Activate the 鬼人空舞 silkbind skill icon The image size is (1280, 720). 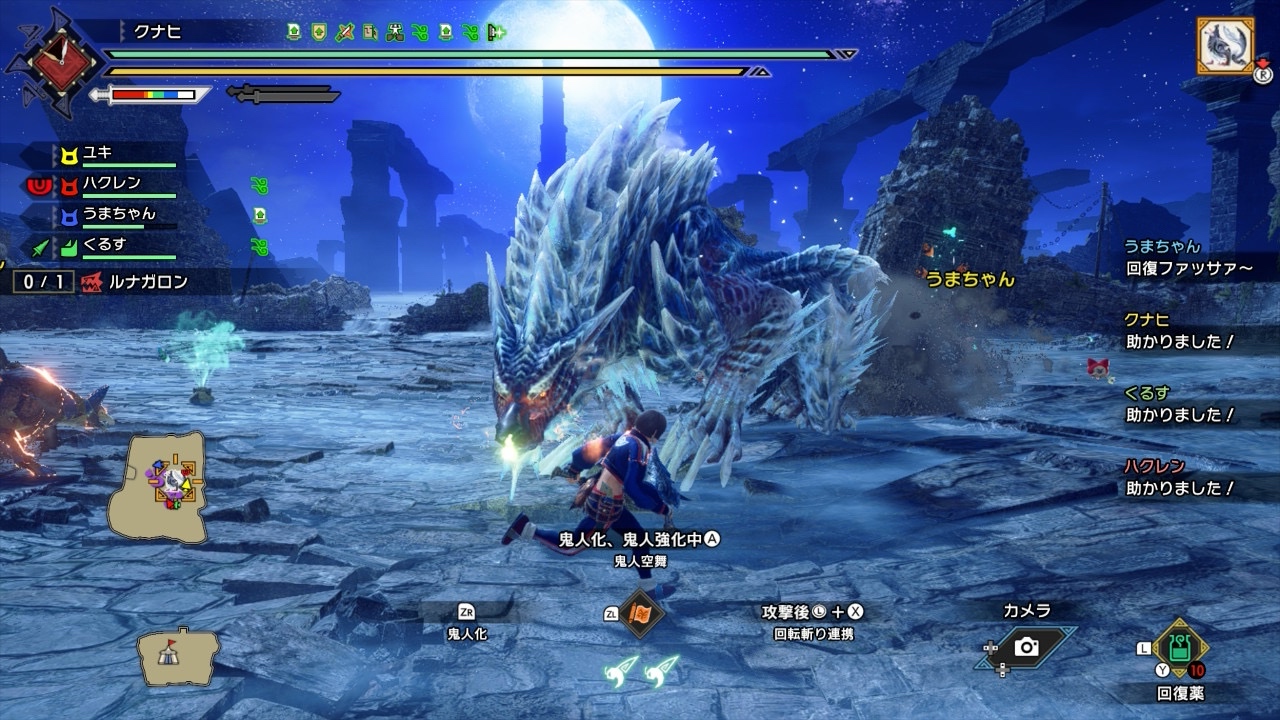640,613
